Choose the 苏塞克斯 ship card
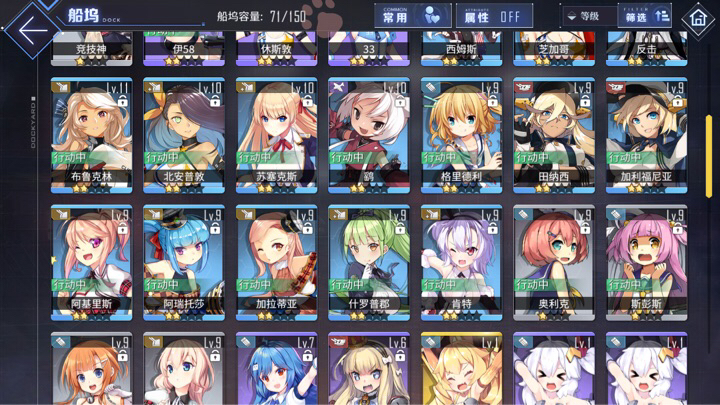The image size is (720, 405). click(x=273, y=135)
